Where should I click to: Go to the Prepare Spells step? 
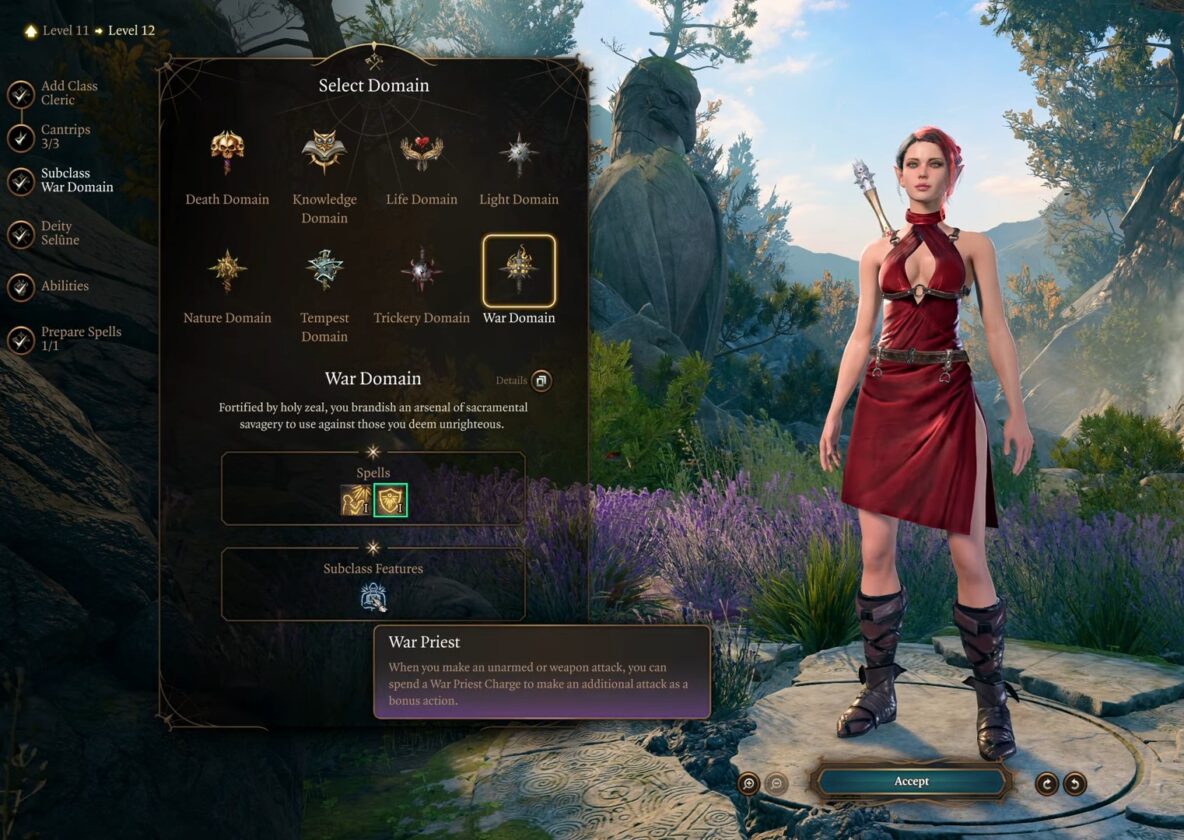(x=21, y=340)
